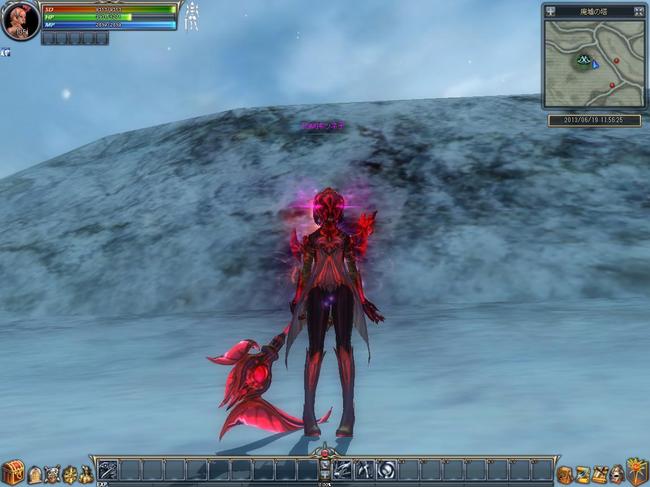Use the swirl skill in the hotbar
Image resolution: width=650 pixels, height=487 pixels.
(387, 470)
